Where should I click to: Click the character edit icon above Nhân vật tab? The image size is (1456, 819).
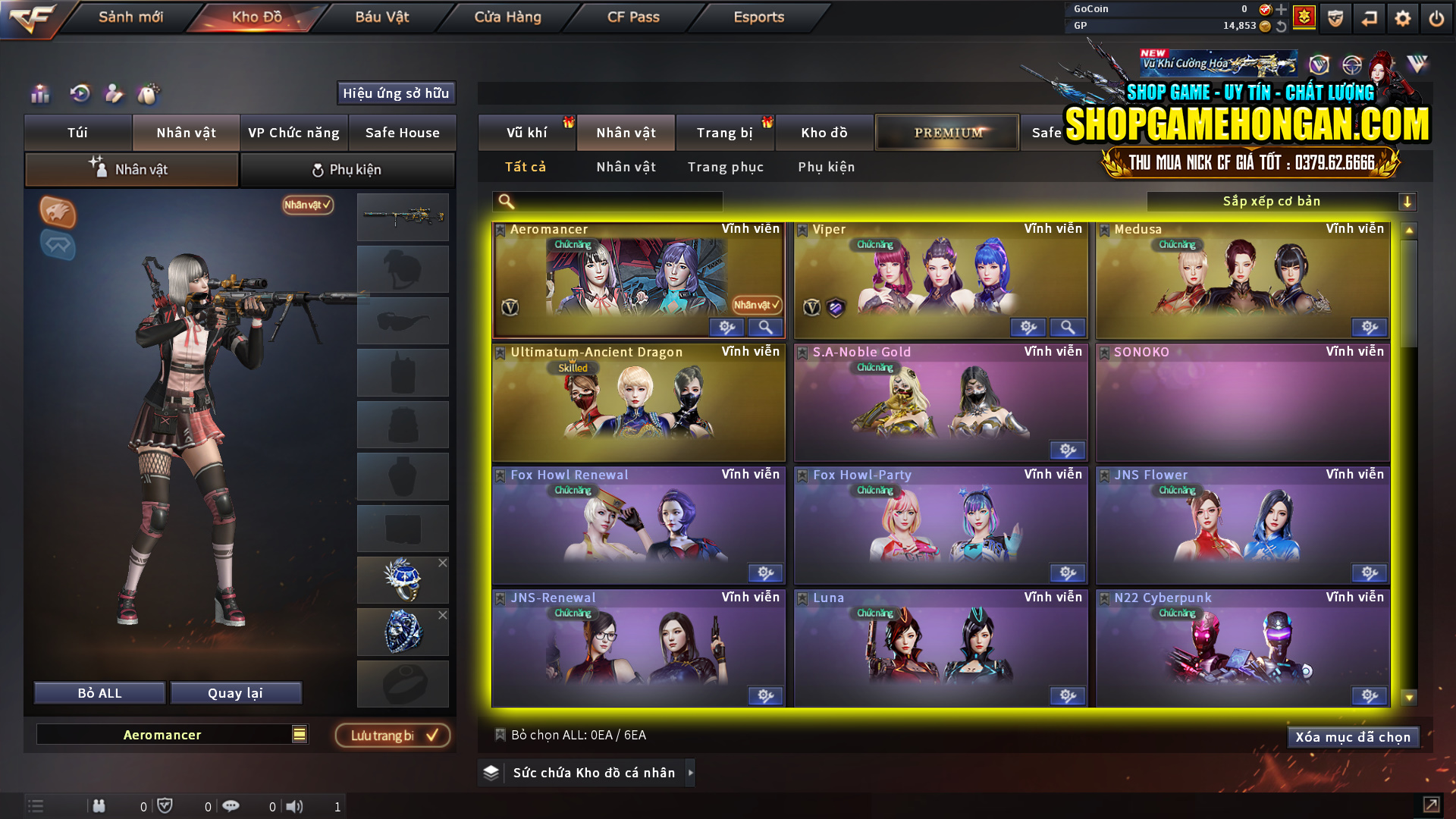pos(114,94)
